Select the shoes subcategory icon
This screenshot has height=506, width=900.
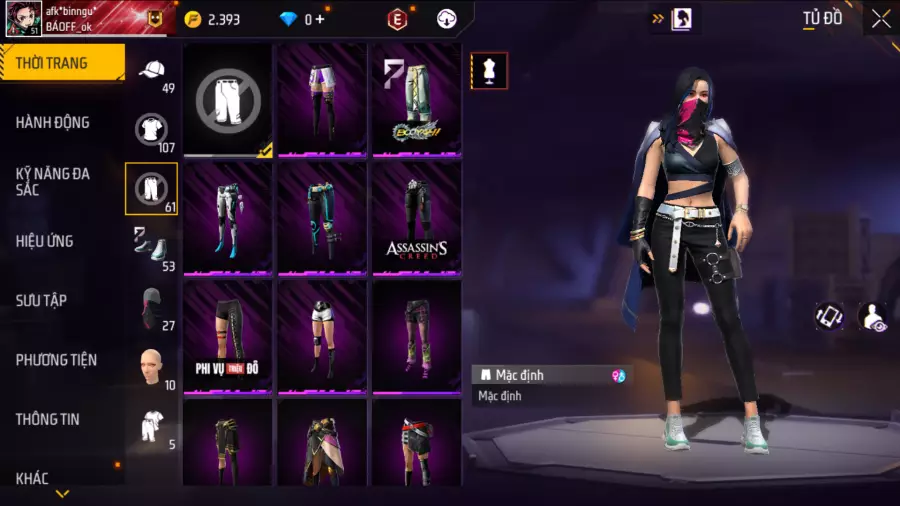(x=151, y=246)
